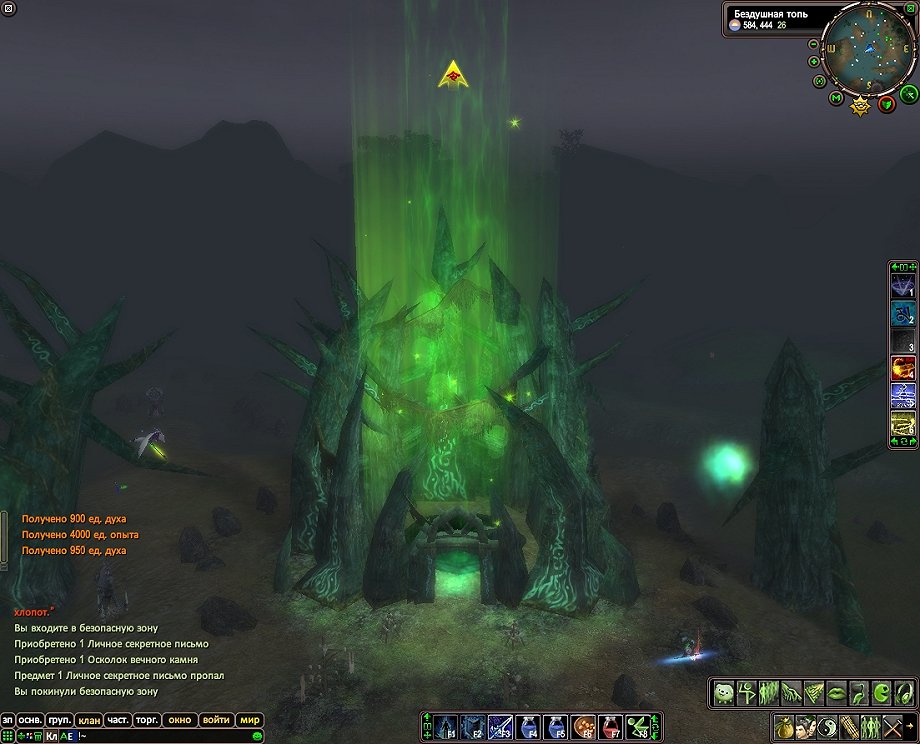Image resolution: width=920 pixels, height=744 pixels.
Task: Switch to the груп. group chat tab
Action: (x=59, y=720)
